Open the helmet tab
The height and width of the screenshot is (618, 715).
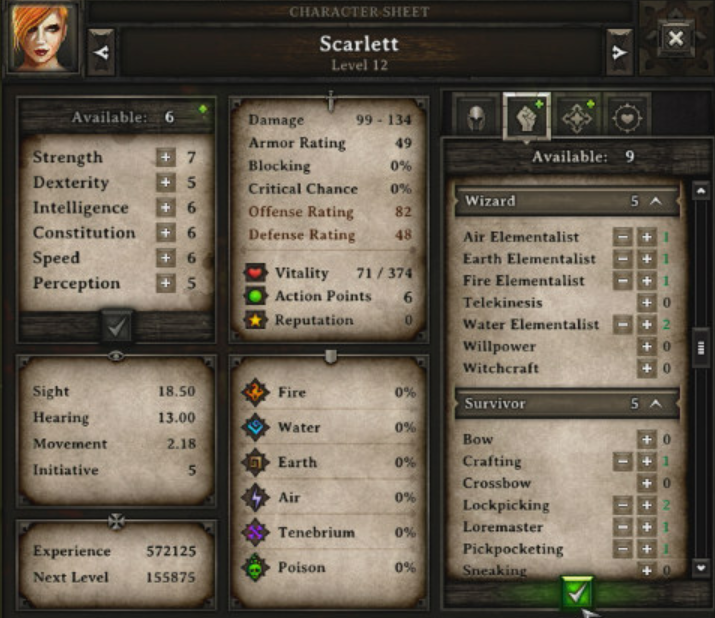coord(477,117)
